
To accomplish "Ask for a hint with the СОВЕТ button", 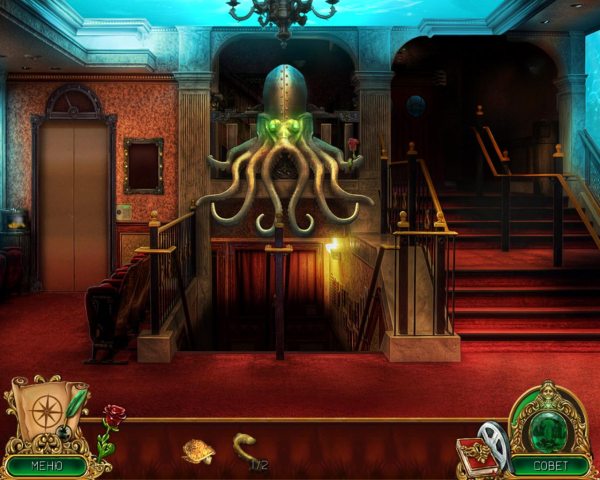I will (x=549, y=465).
